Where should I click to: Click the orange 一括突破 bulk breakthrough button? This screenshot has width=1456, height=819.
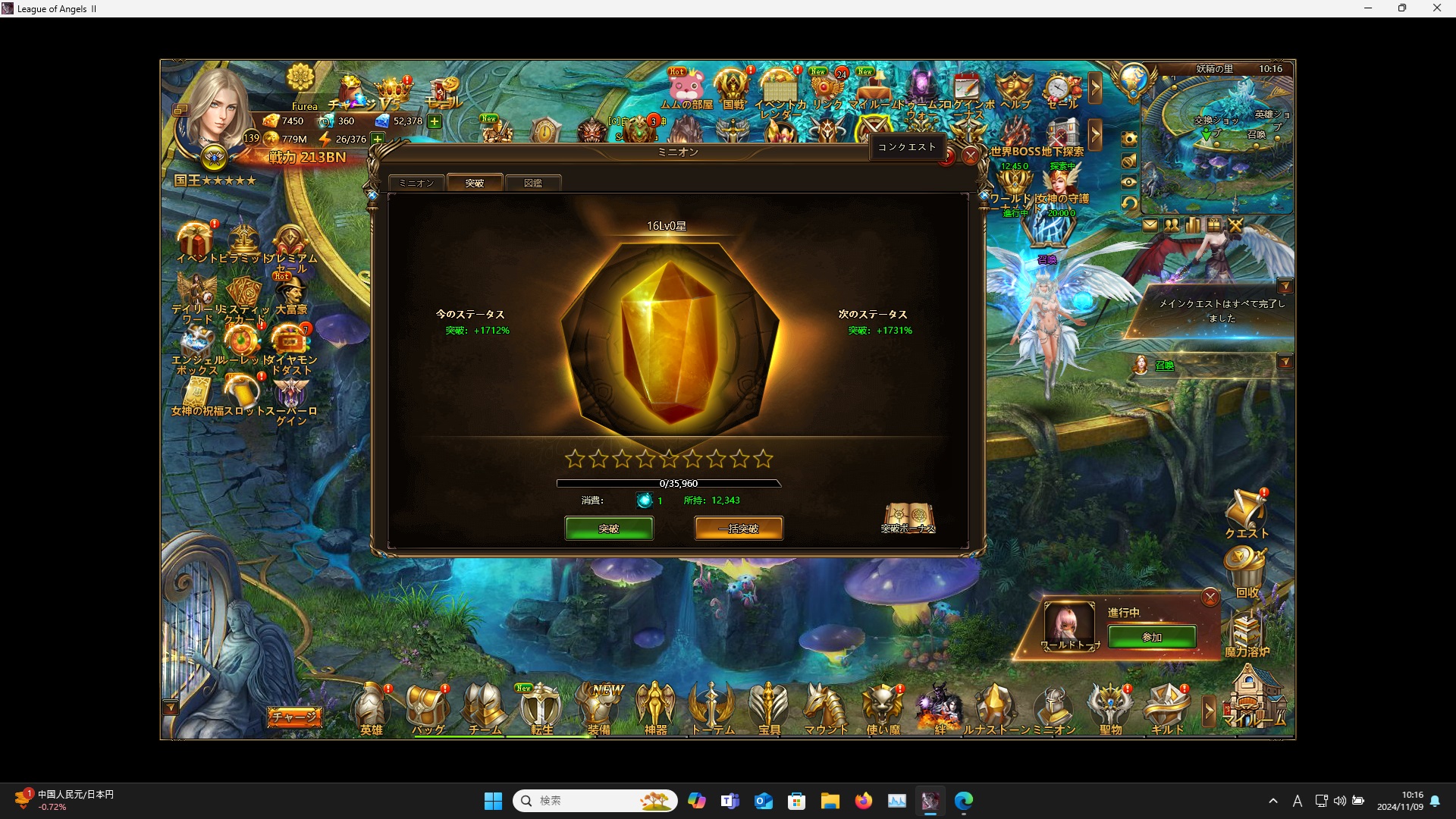[739, 529]
